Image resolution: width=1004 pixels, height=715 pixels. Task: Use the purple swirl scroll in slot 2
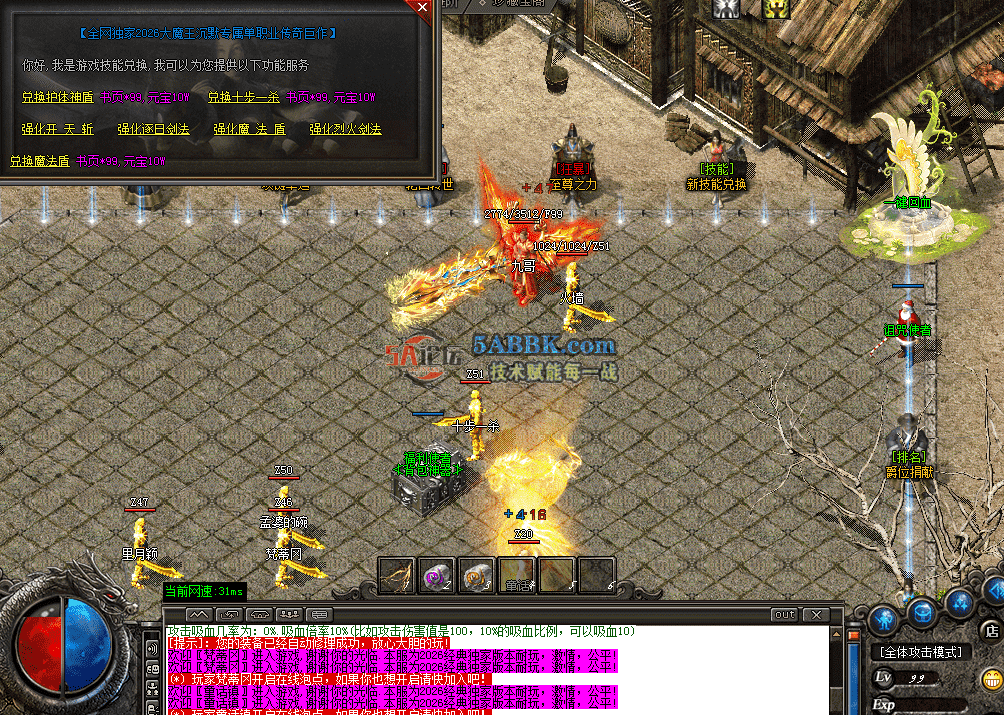click(436, 574)
